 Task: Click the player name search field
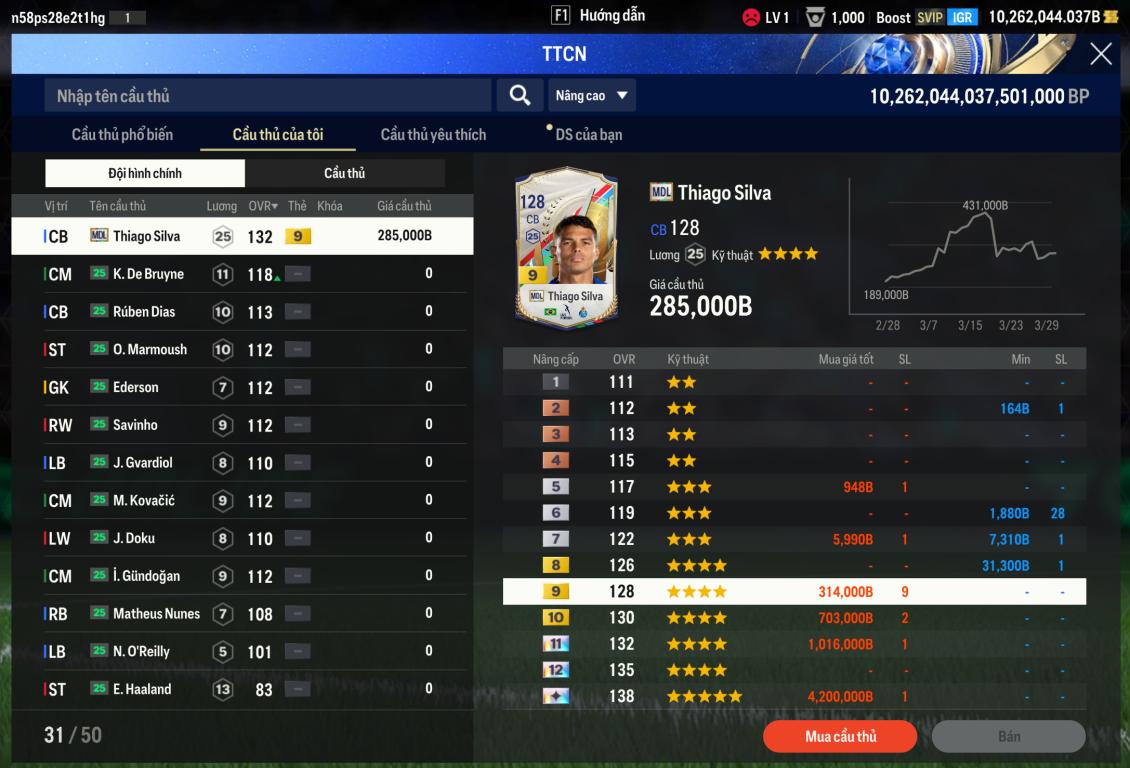coord(268,96)
